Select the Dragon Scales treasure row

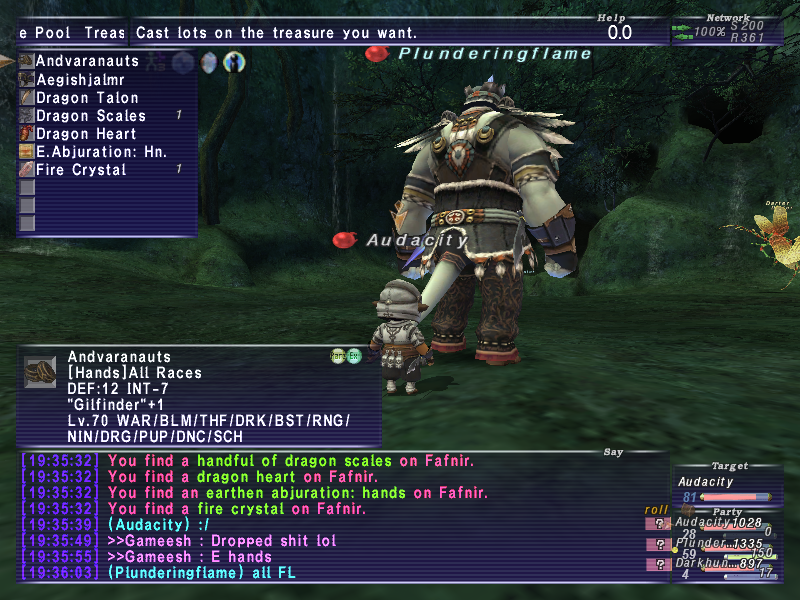click(x=90, y=116)
